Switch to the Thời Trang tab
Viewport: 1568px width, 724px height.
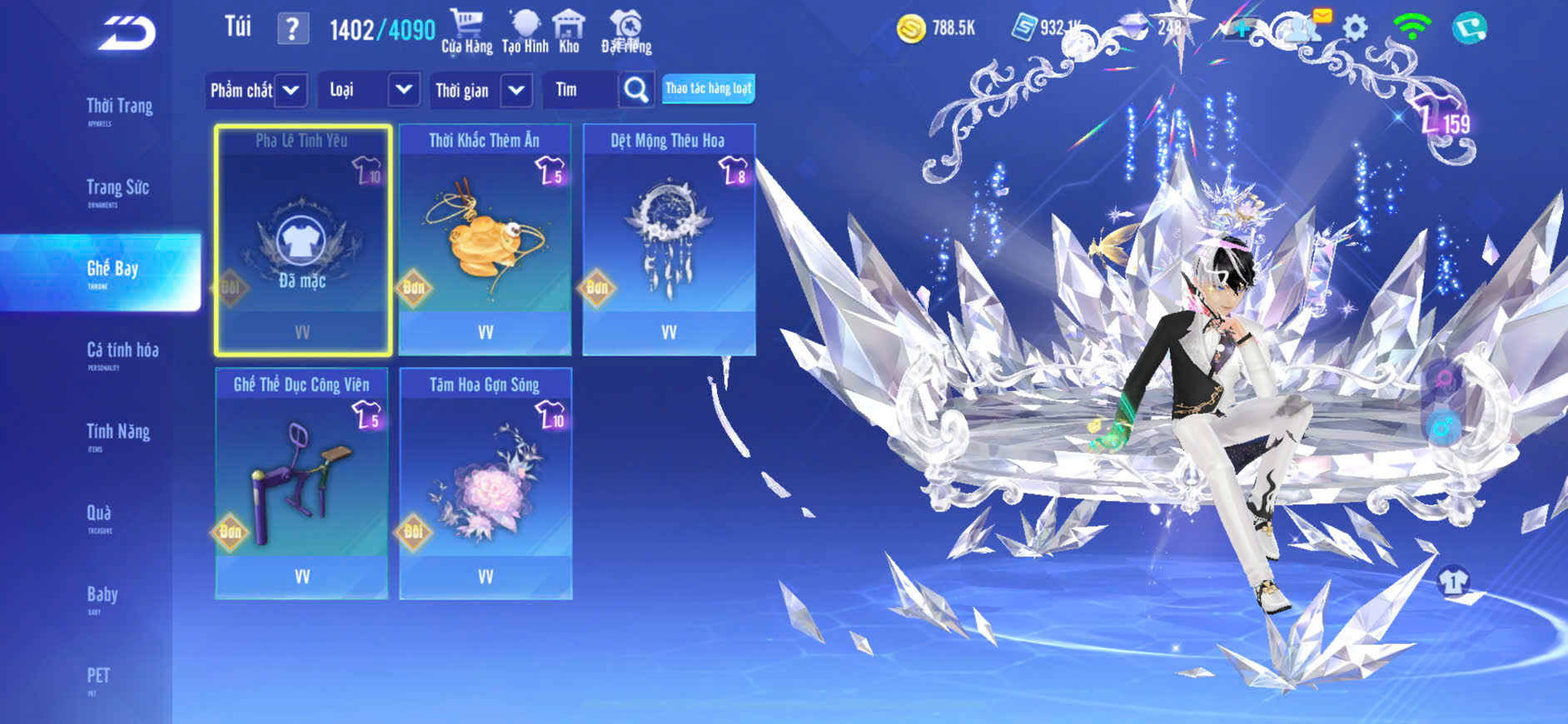click(119, 107)
